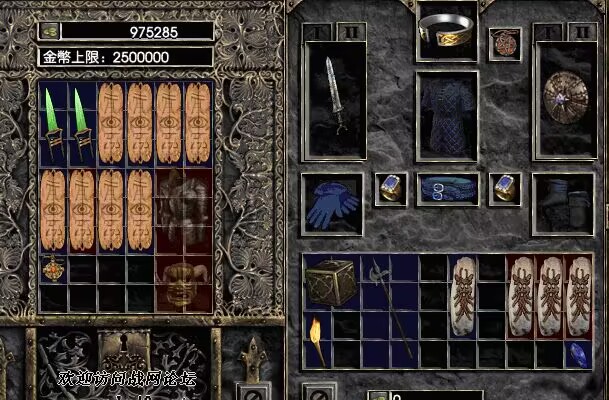Screen dimensions: 609x400
Task: Select the equipped amulet slot
Action: (x=504, y=43)
